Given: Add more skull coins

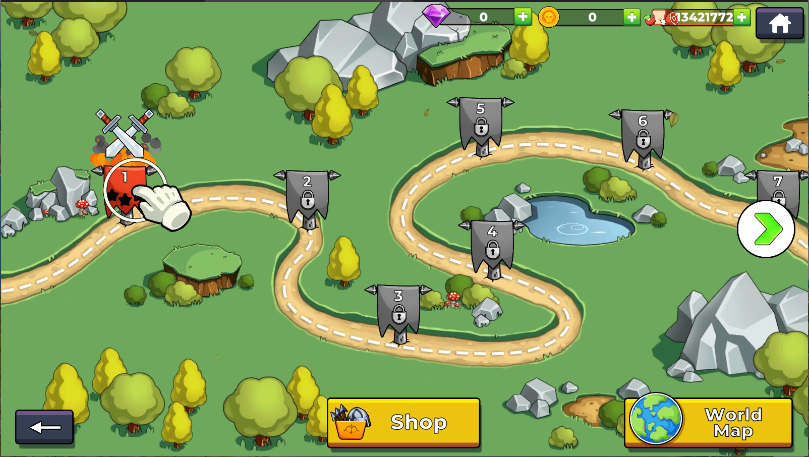Looking at the screenshot, I should (631, 17).
